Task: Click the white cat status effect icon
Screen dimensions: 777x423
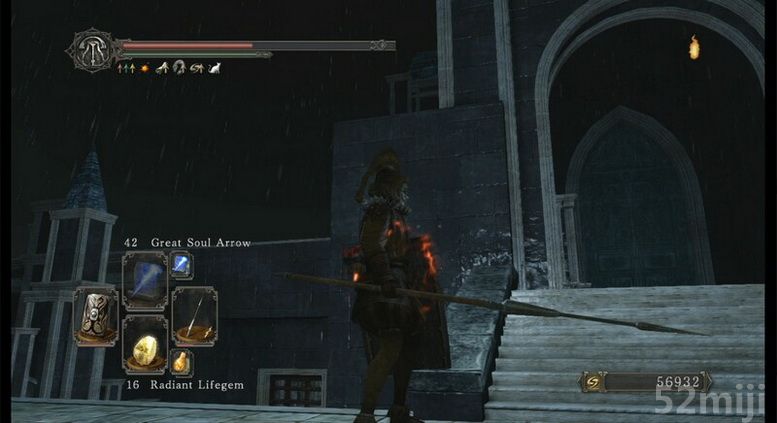Action: 214,68
